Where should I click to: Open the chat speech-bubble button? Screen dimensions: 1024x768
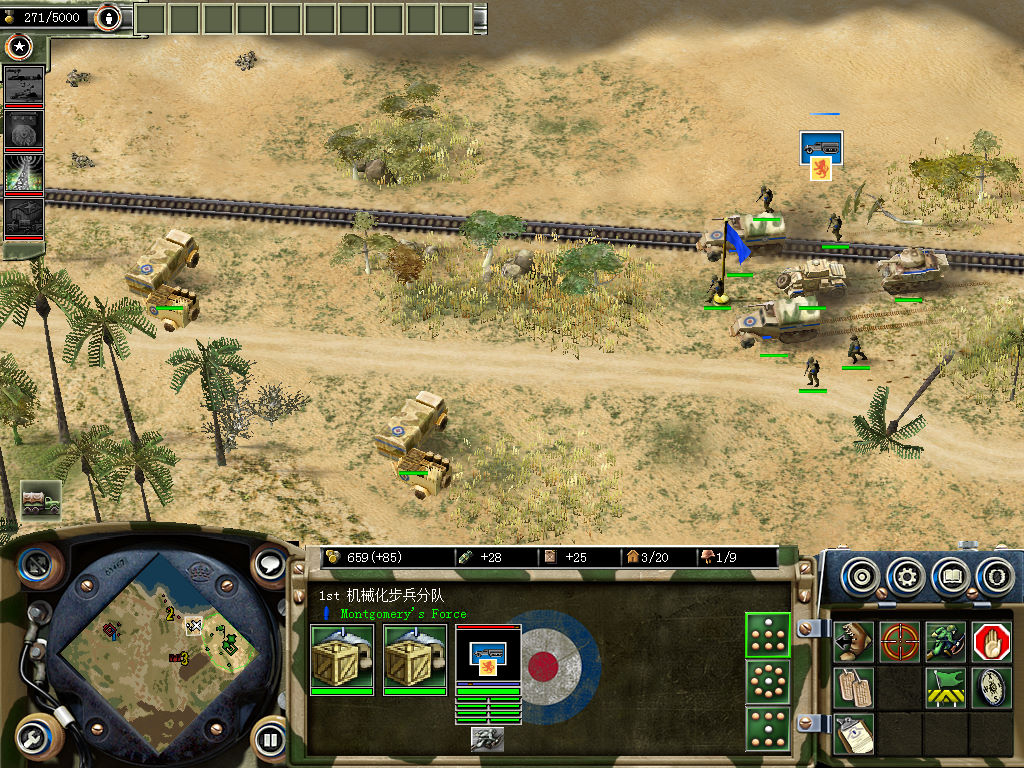click(270, 565)
